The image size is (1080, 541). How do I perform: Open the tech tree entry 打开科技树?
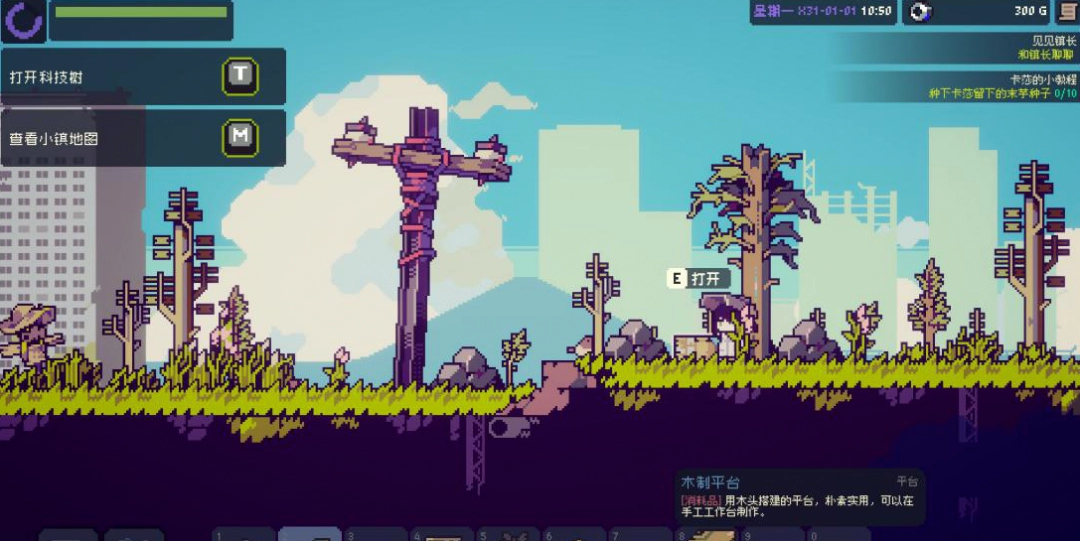pyautogui.click(x=142, y=76)
